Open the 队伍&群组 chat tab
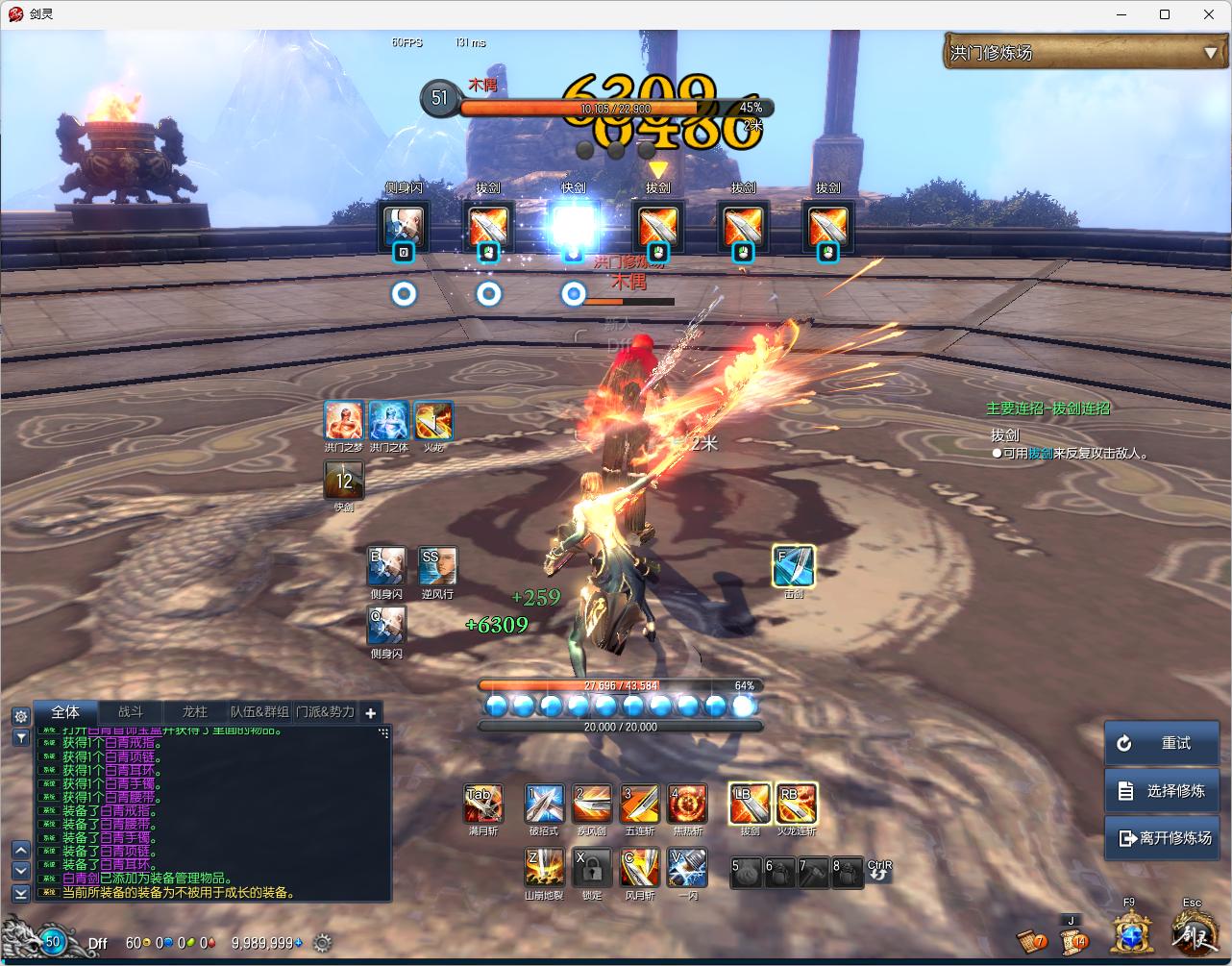This screenshot has width=1232, height=966. coord(259,712)
